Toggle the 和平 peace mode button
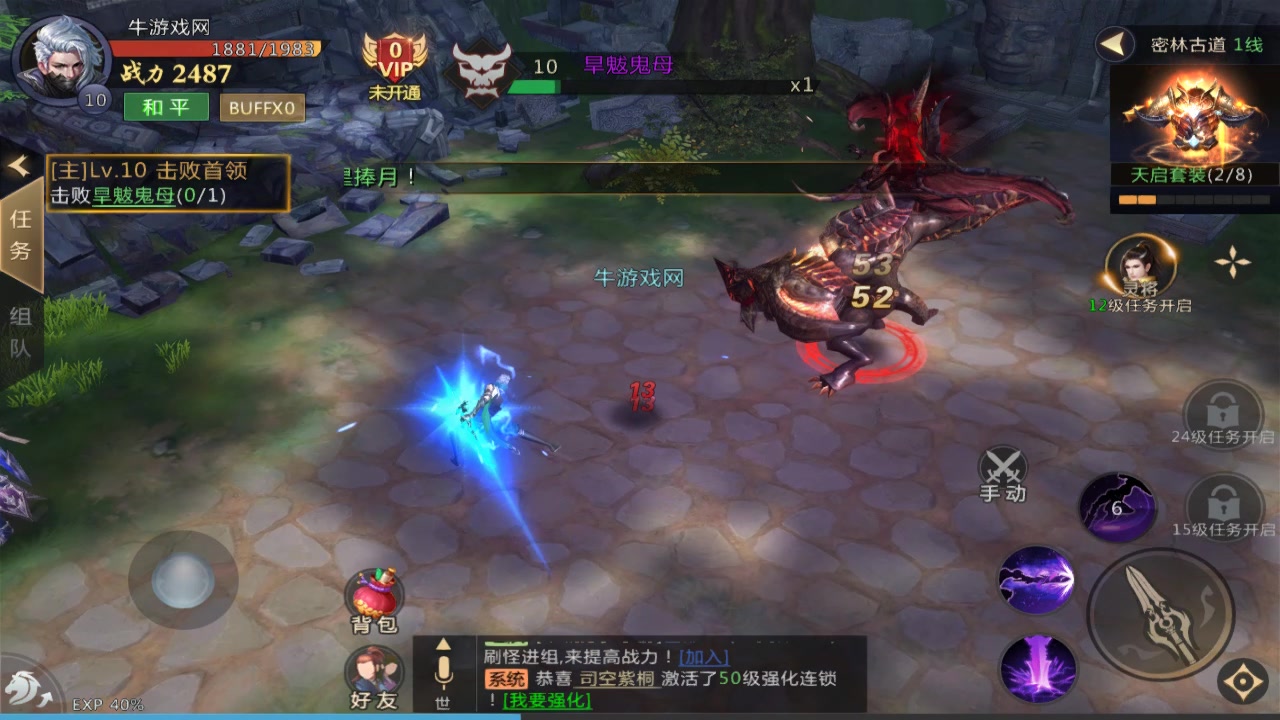The image size is (1280, 720). (165, 107)
